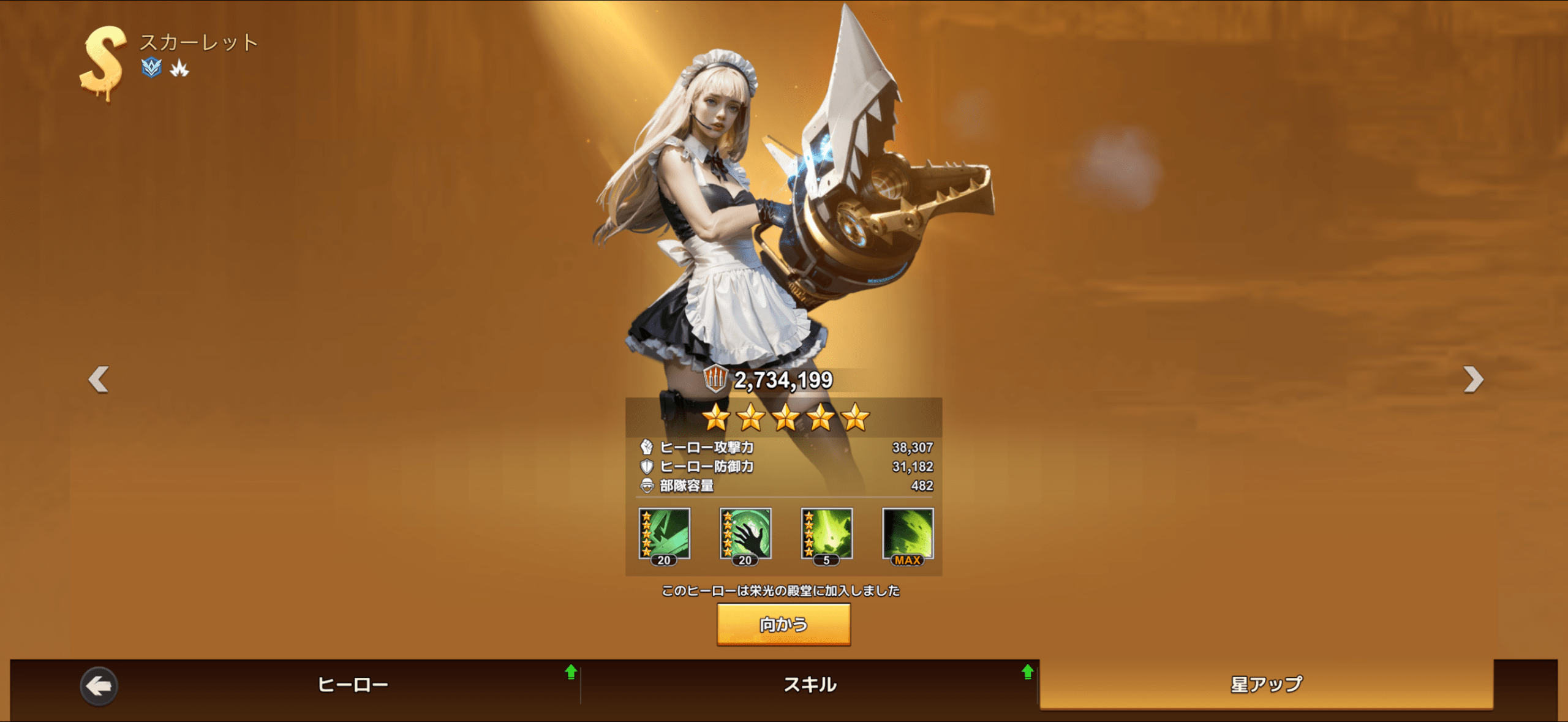Go back with the arrow button
1568x722 pixels.
pyautogui.click(x=99, y=686)
